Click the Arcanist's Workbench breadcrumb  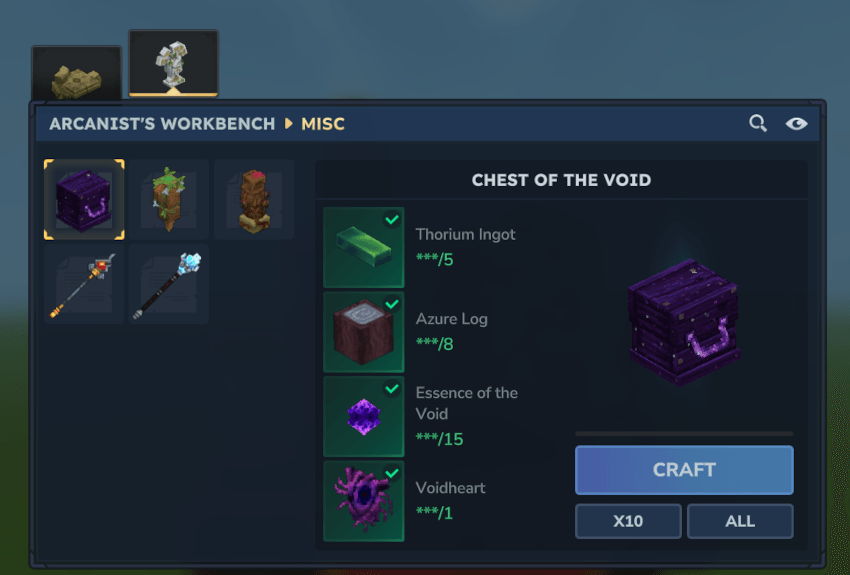coord(162,124)
